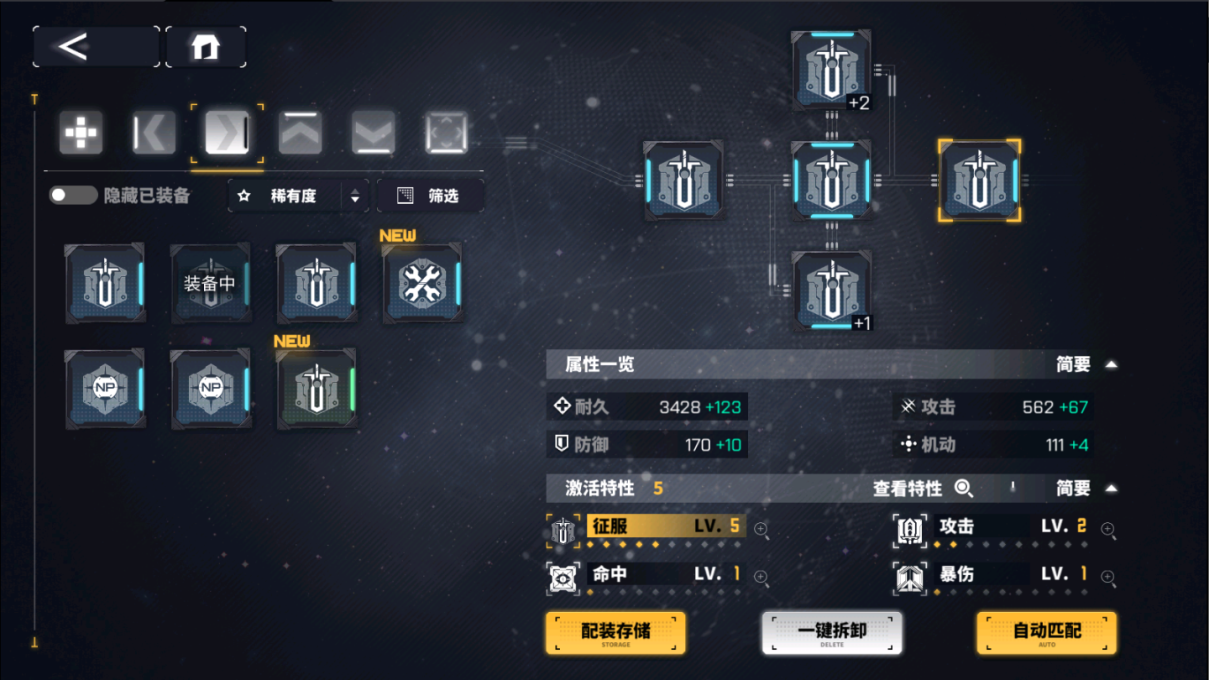Open 查看特性 trait viewer
Viewport: 1209px width, 680px height.
[922, 488]
